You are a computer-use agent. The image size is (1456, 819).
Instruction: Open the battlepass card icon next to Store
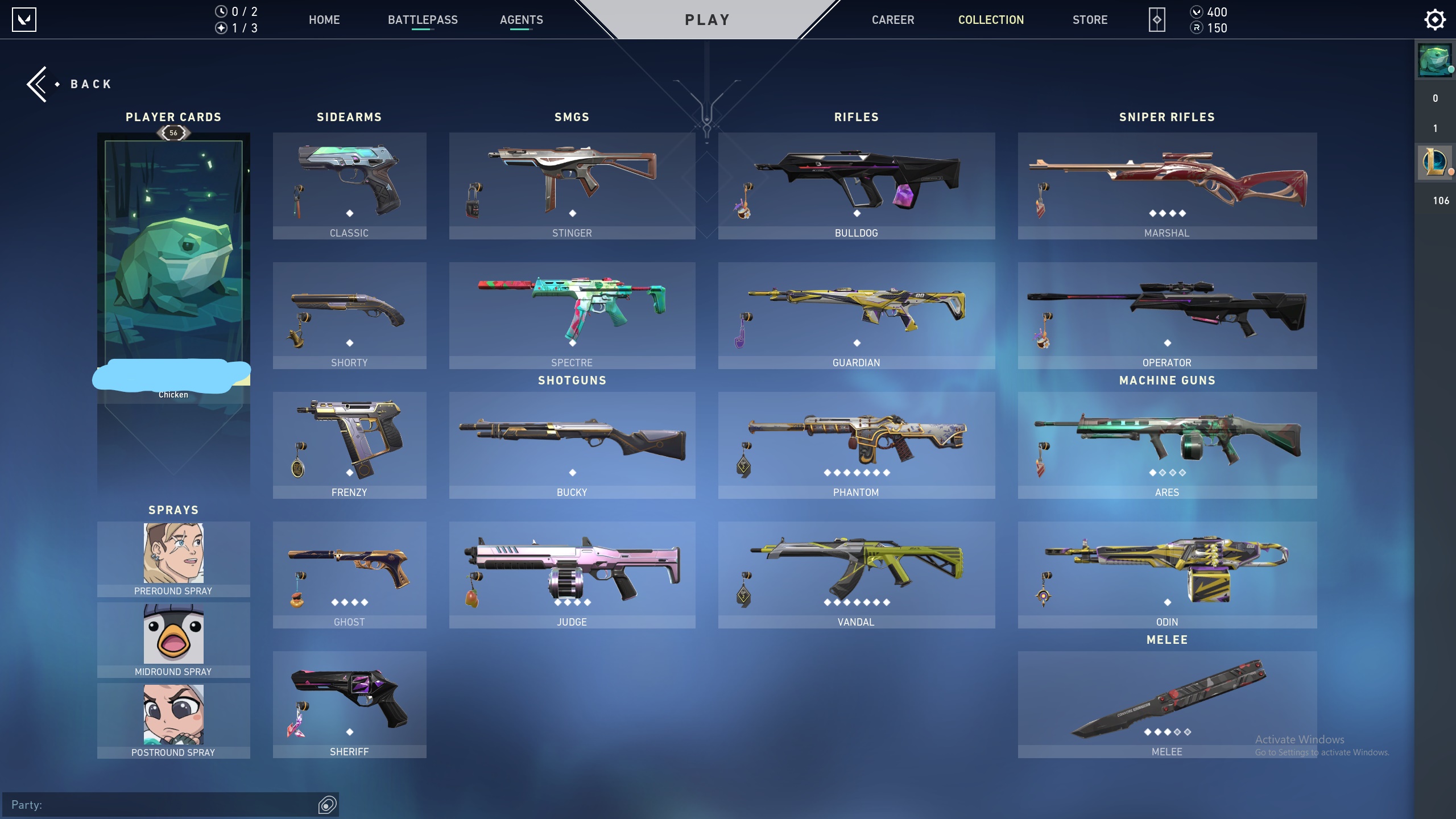[1157, 19]
